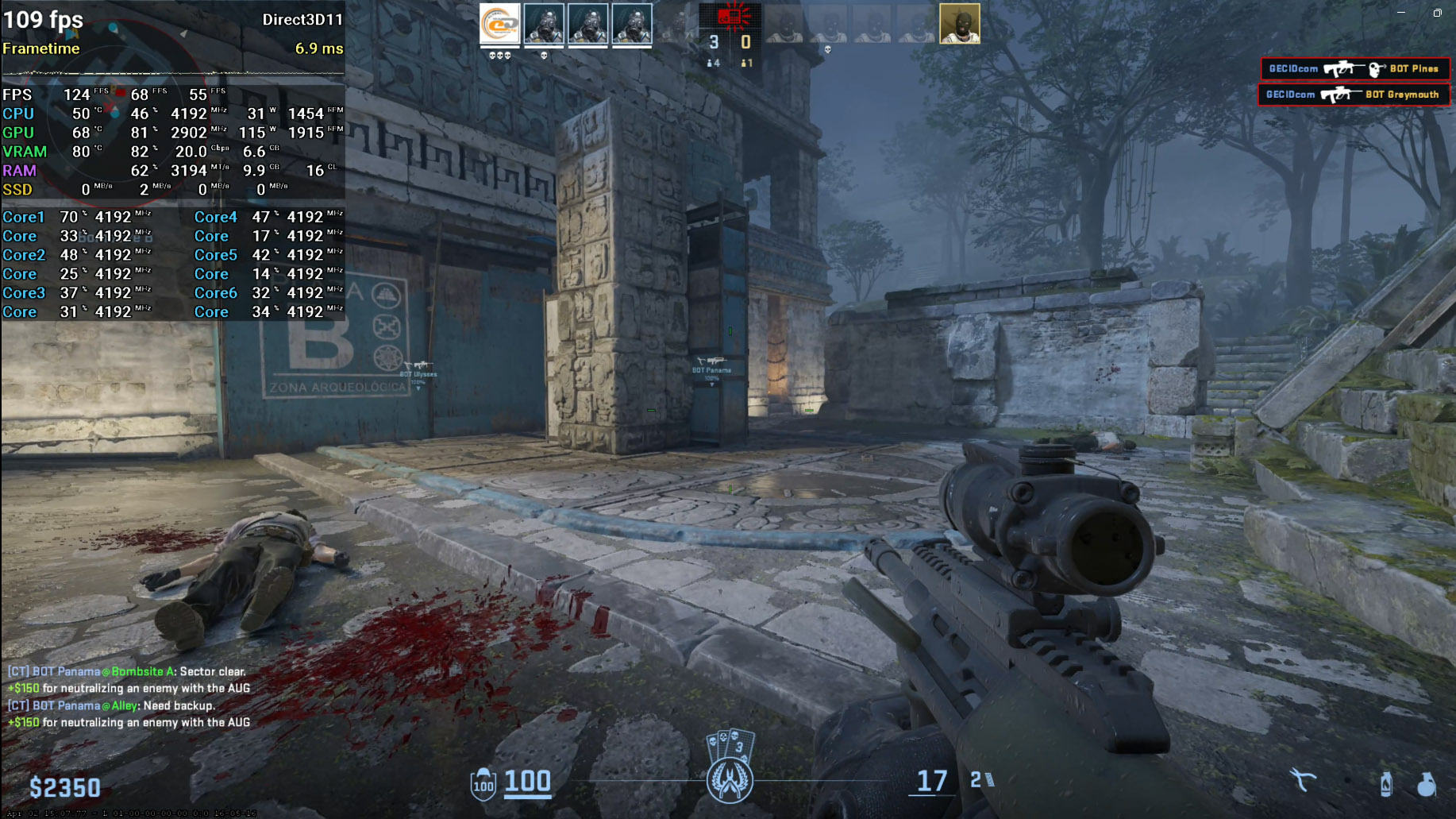Select the BOT Pines kill feed entry
This screenshot has width=1456, height=819.
pyautogui.click(x=1354, y=69)
